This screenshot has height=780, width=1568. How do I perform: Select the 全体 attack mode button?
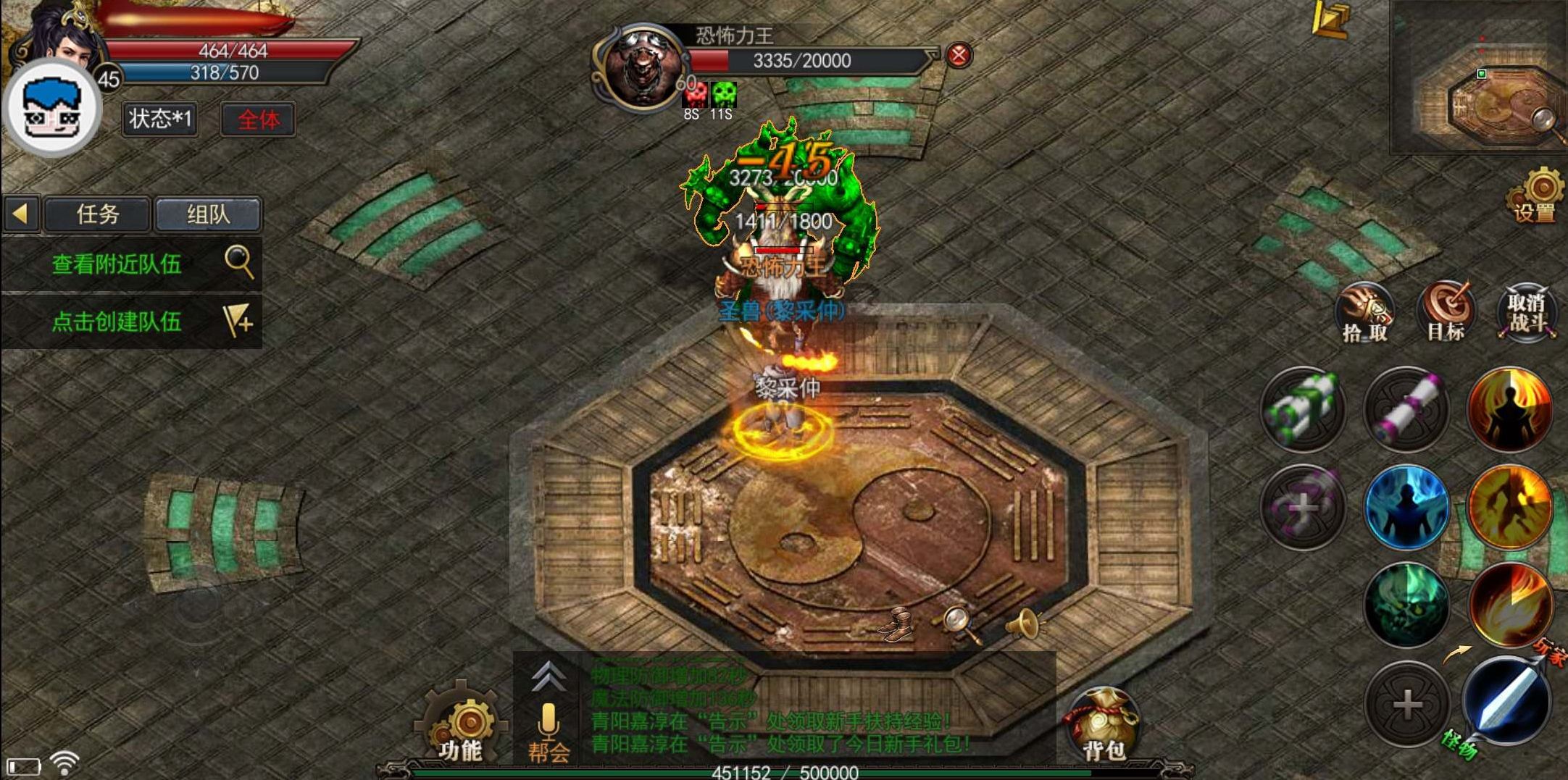(258, 119)
